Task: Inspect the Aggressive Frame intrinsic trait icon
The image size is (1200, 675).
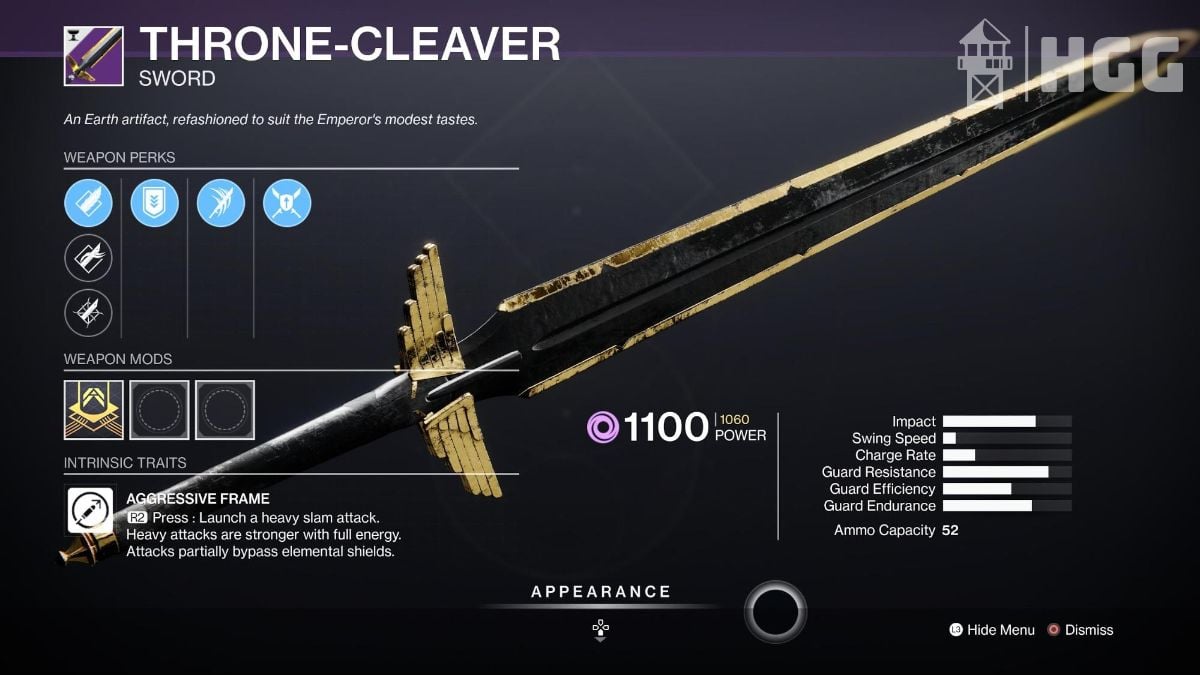Action: pos(90,512)
